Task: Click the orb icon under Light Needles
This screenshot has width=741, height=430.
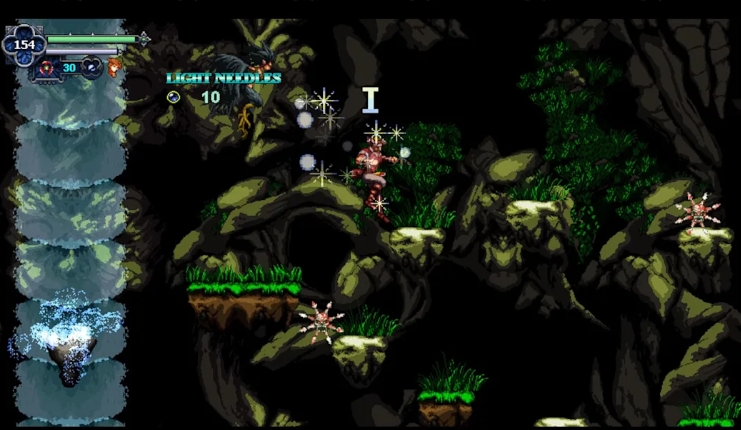Action: (173, 97)
